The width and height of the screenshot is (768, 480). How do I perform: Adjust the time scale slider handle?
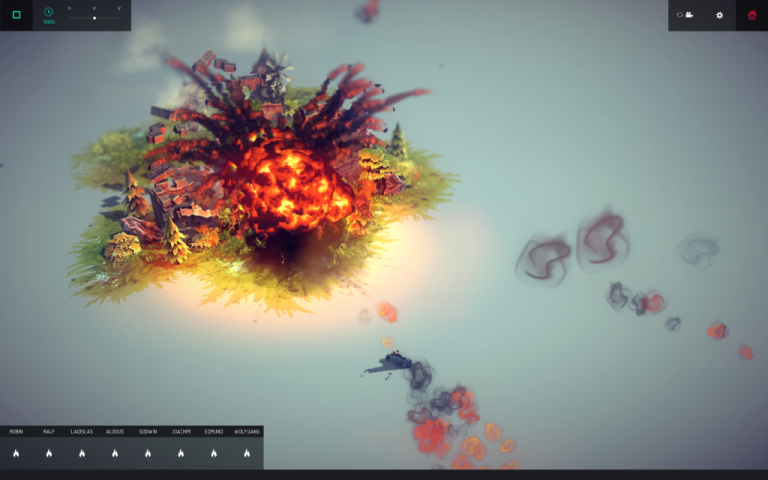tap(94, 18)
